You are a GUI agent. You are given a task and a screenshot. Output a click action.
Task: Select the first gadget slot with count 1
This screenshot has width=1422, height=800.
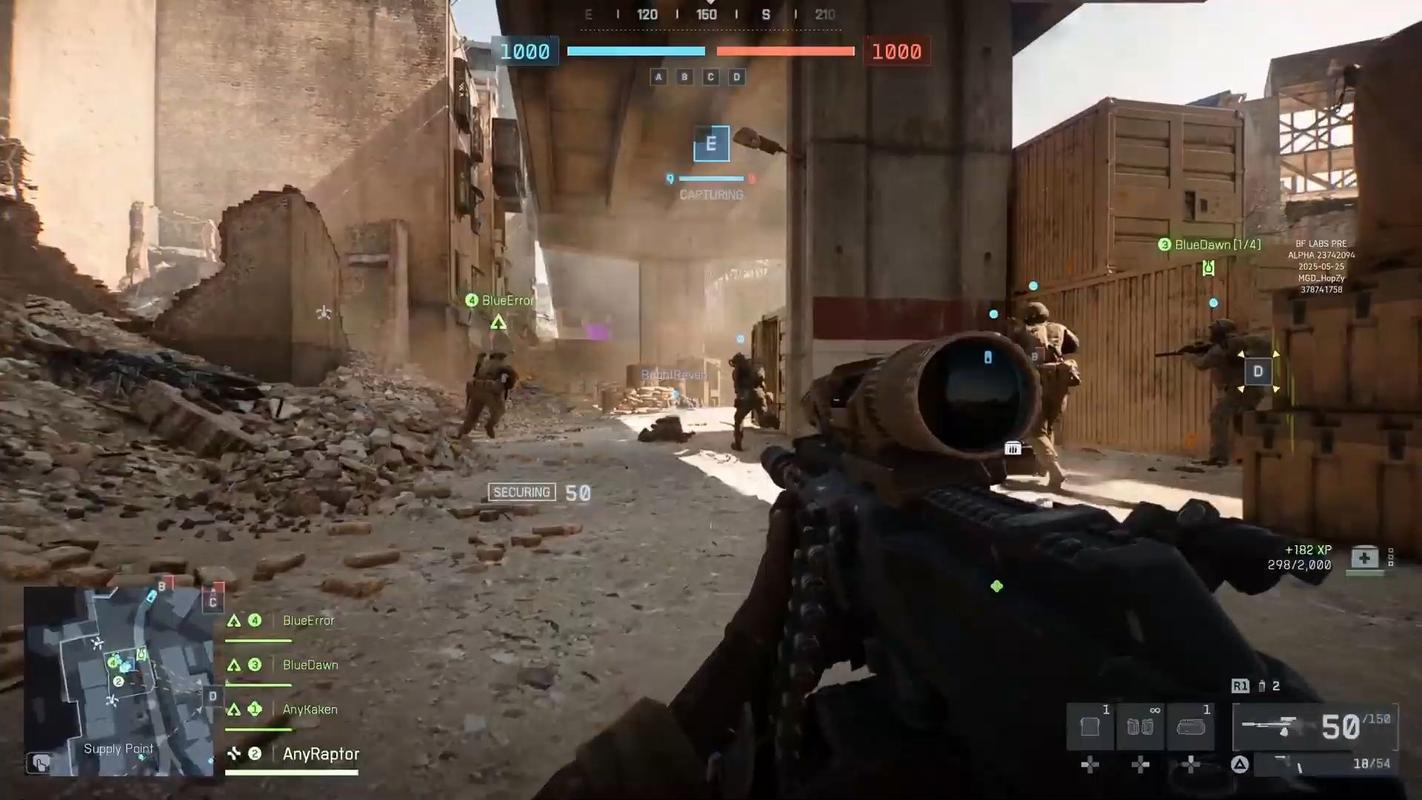[1090, 726]
